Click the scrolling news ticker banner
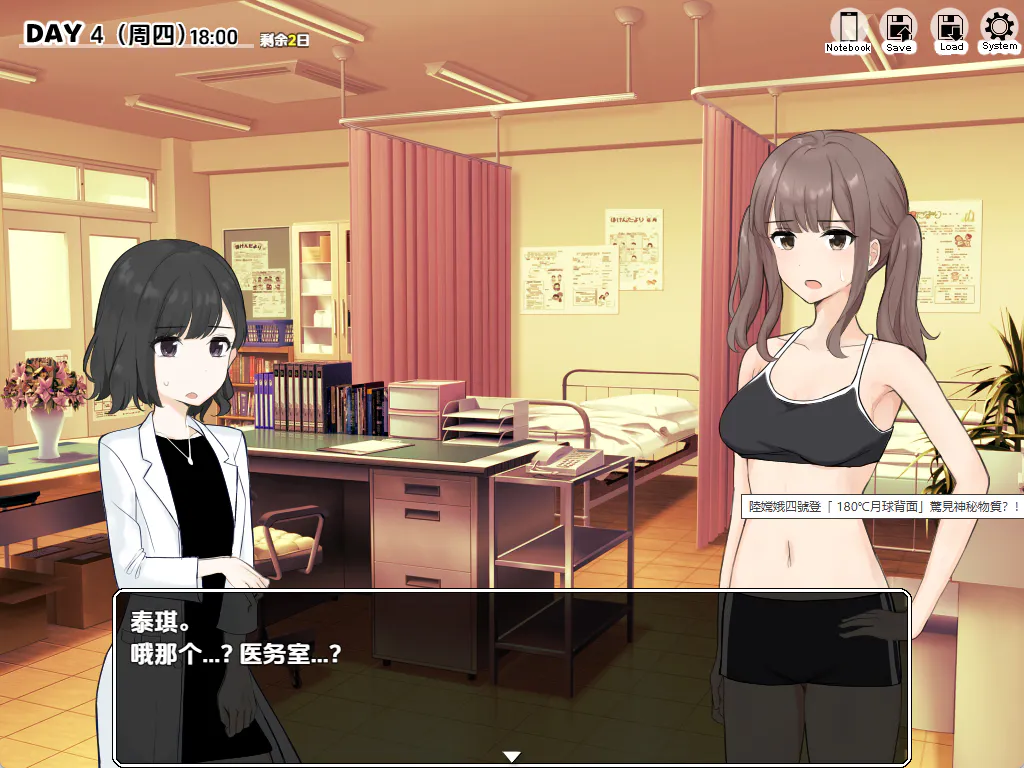1024x768 pixels. click(x=884, y=507)
